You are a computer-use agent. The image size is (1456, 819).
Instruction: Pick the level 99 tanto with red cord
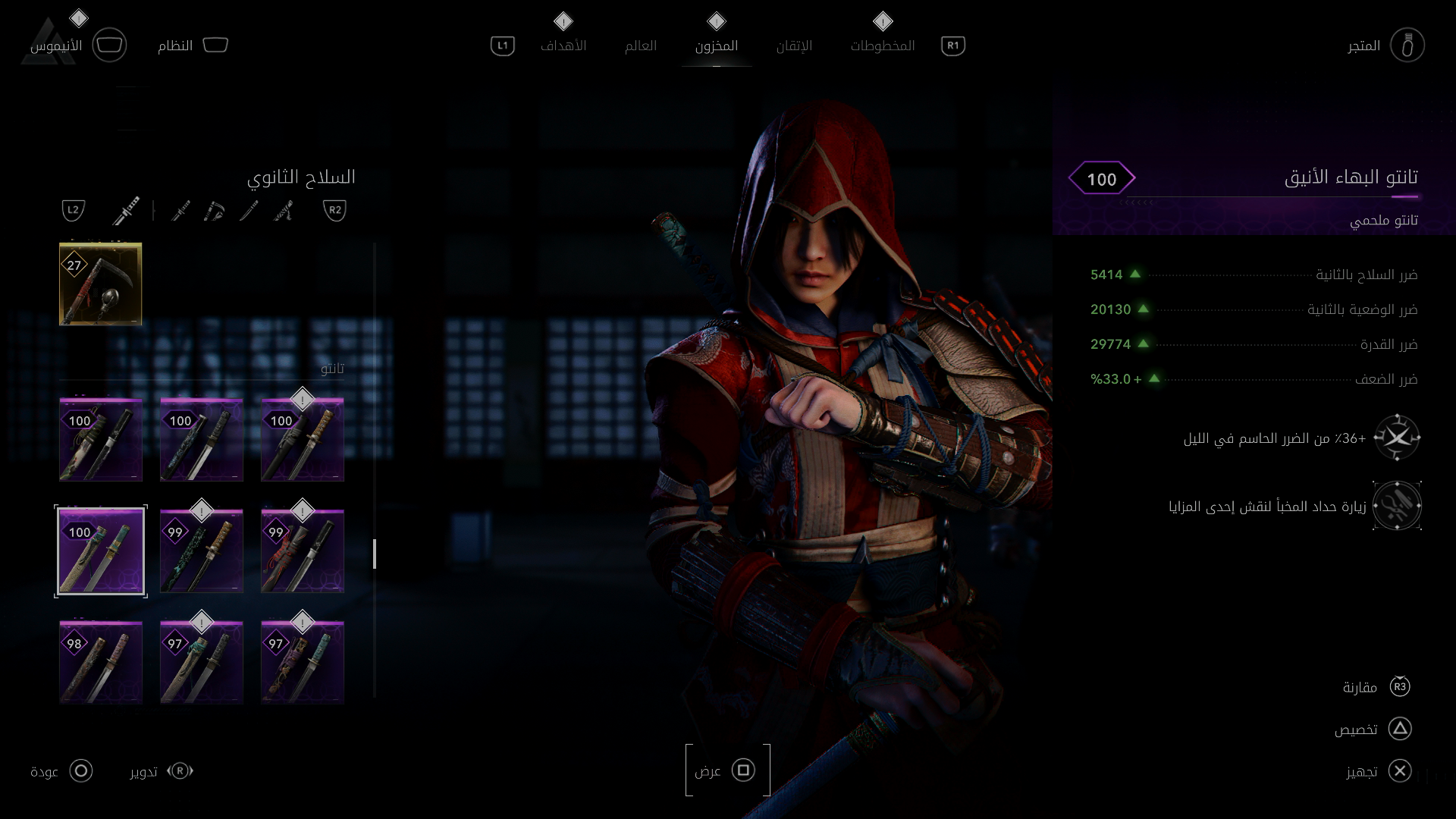point(303,551)
